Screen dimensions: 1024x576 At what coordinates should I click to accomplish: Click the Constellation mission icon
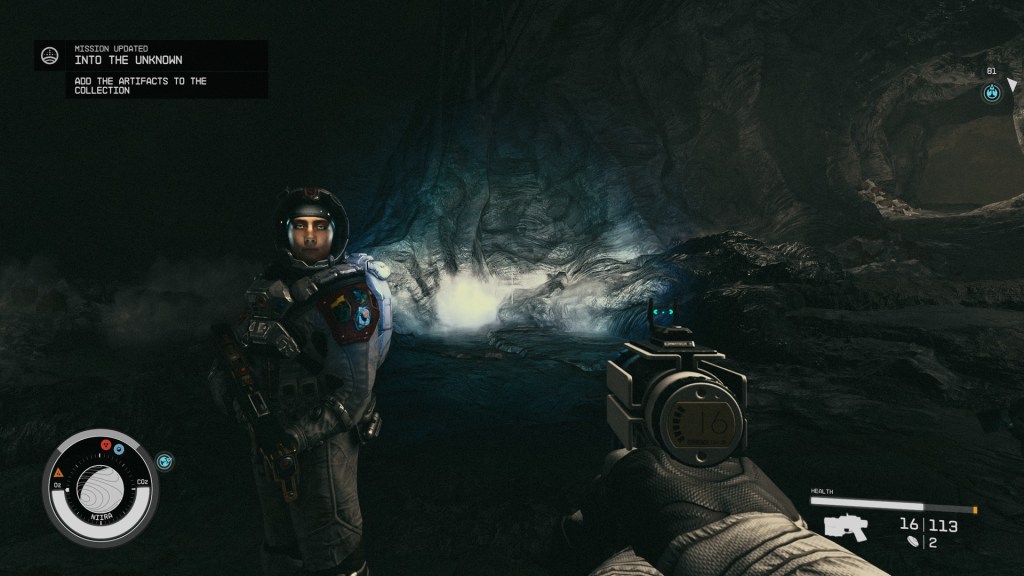[49, 55]
